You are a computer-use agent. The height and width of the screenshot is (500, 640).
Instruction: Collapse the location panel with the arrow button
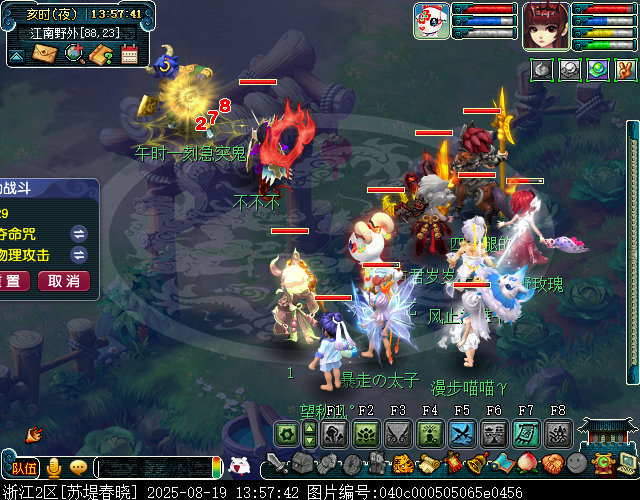coord(17,55)
